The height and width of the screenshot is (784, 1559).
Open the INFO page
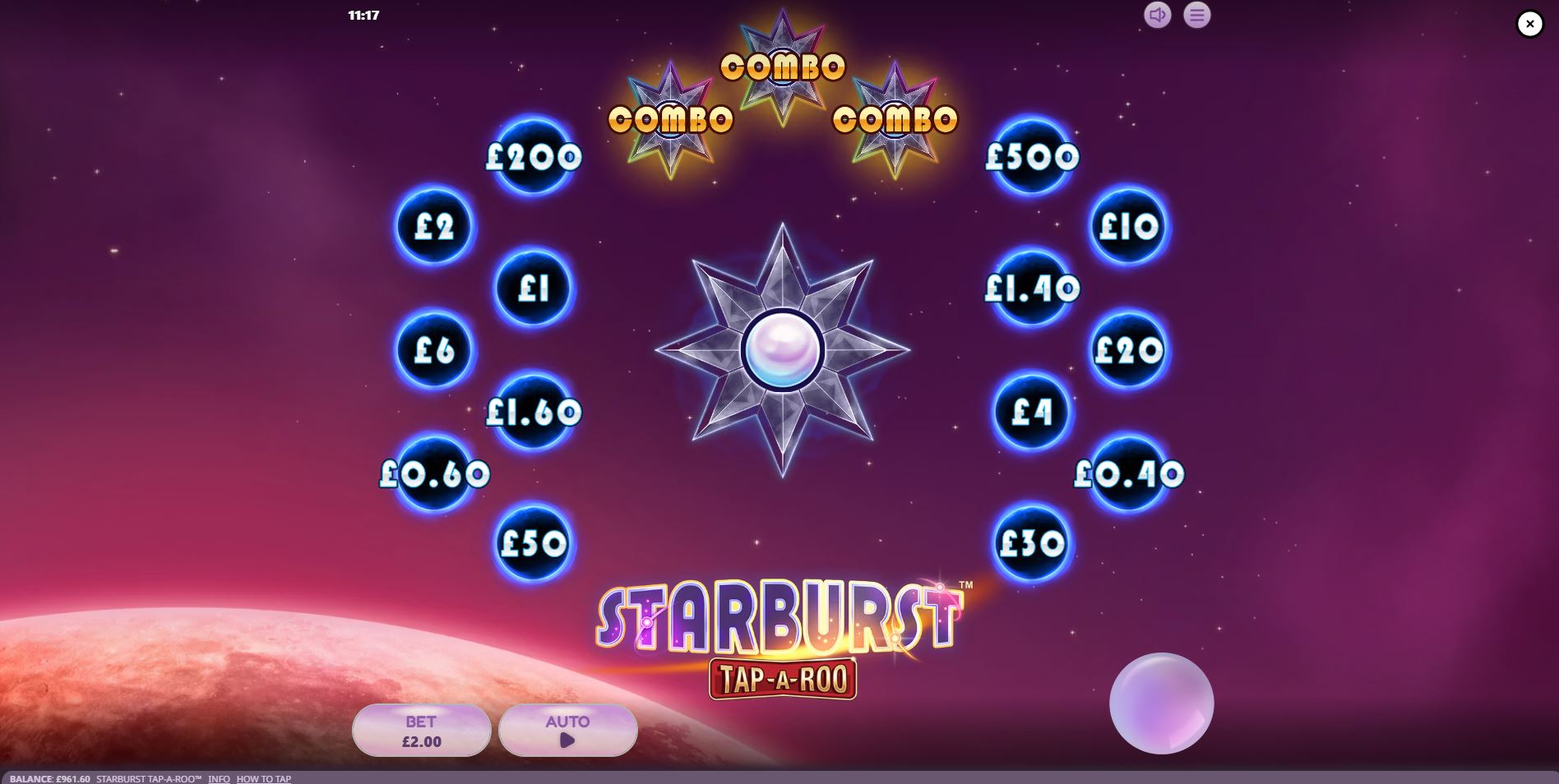click(219, 778)
